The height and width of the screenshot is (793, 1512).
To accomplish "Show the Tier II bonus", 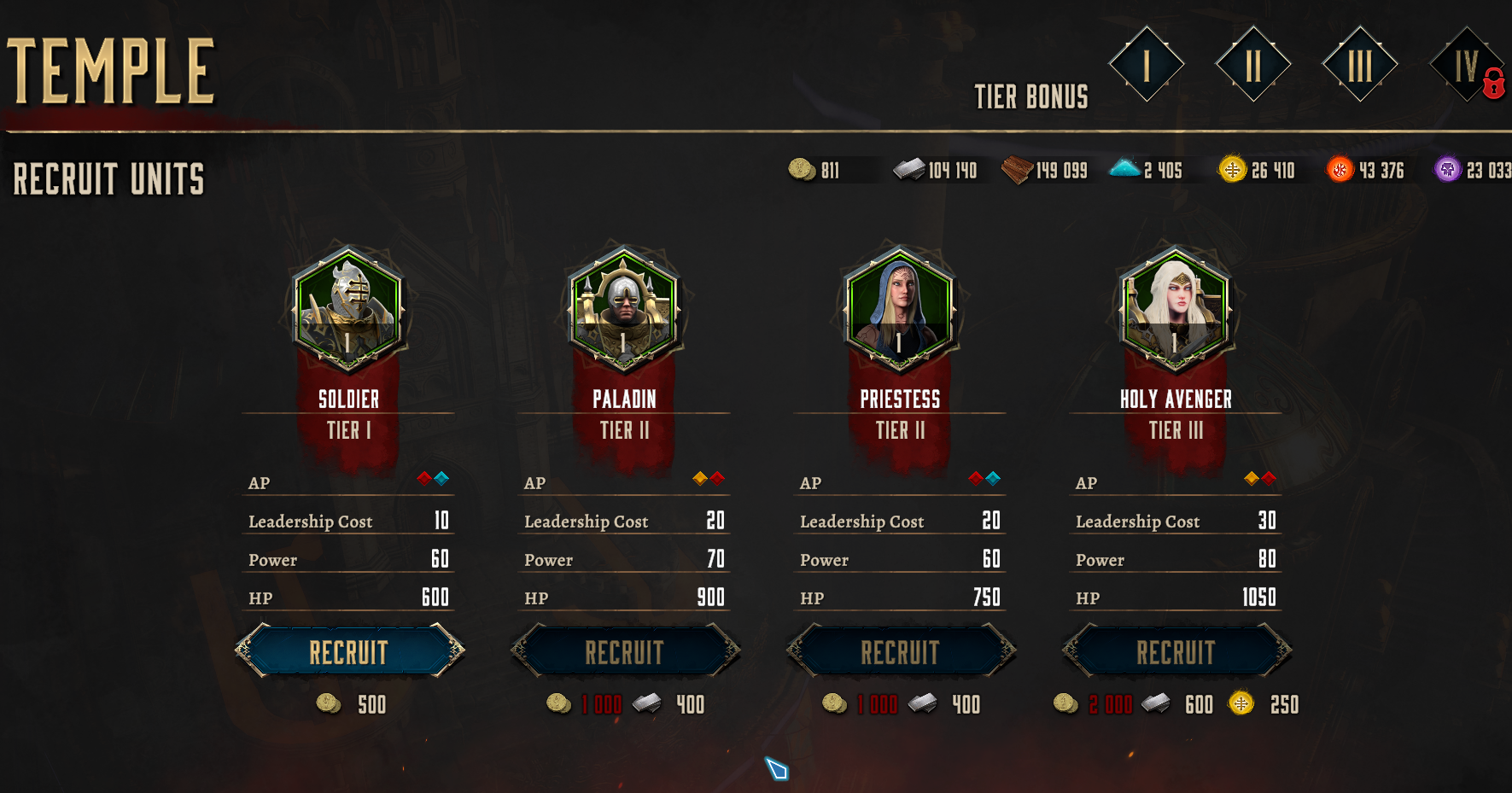I will [x=1252, y=65].
